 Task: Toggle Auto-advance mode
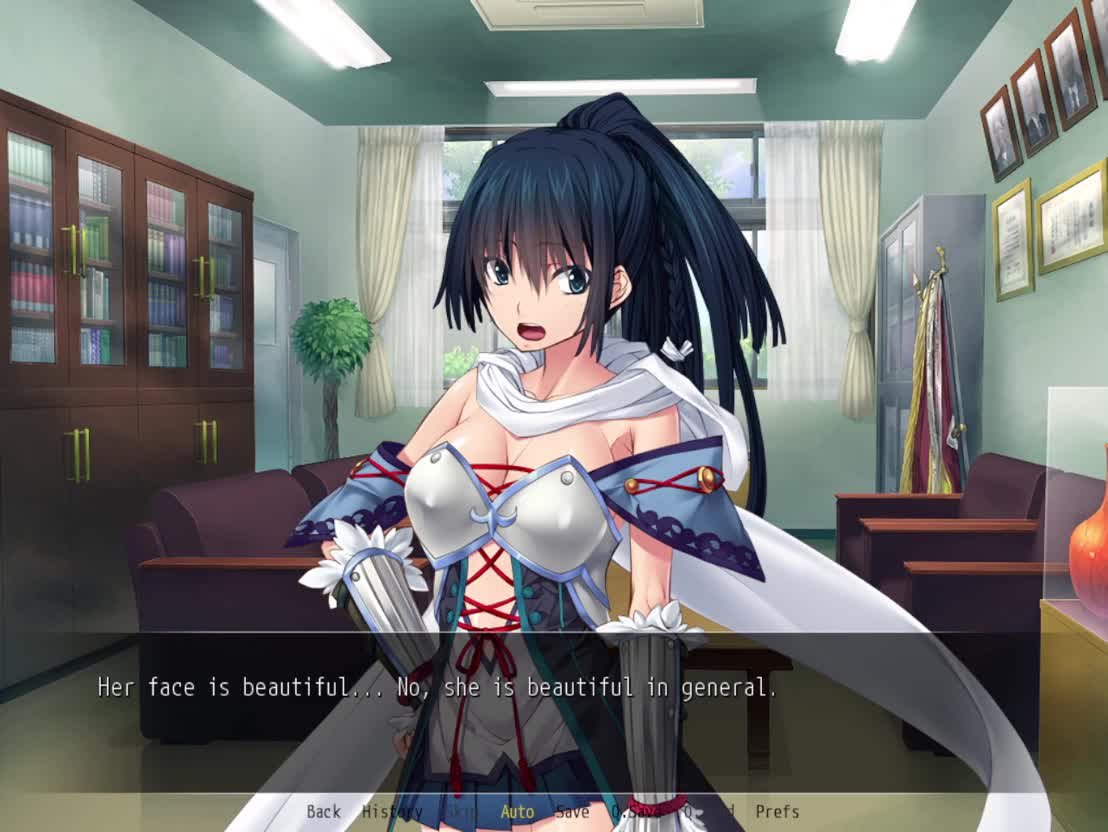point(517,812)
